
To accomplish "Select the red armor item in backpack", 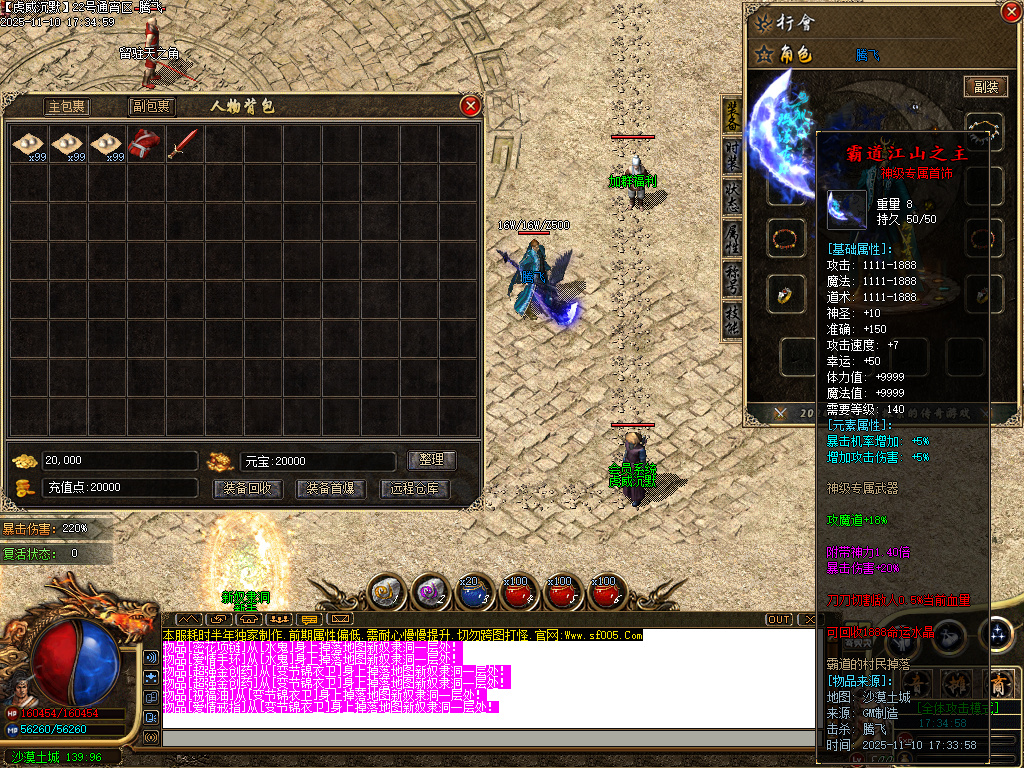I will [x=144, y=144].
